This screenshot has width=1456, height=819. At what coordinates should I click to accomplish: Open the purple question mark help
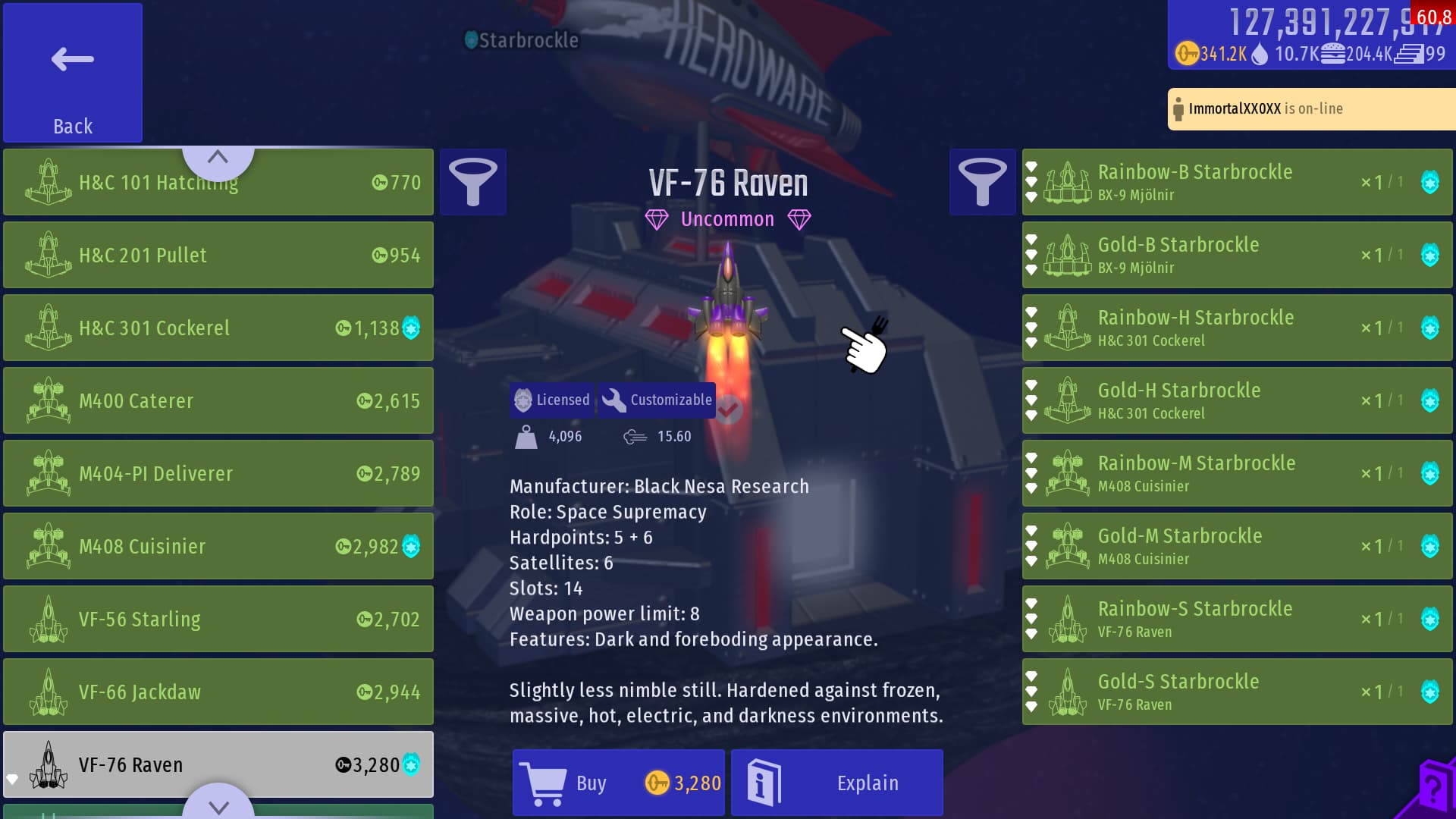click(x=1433, y=790)
